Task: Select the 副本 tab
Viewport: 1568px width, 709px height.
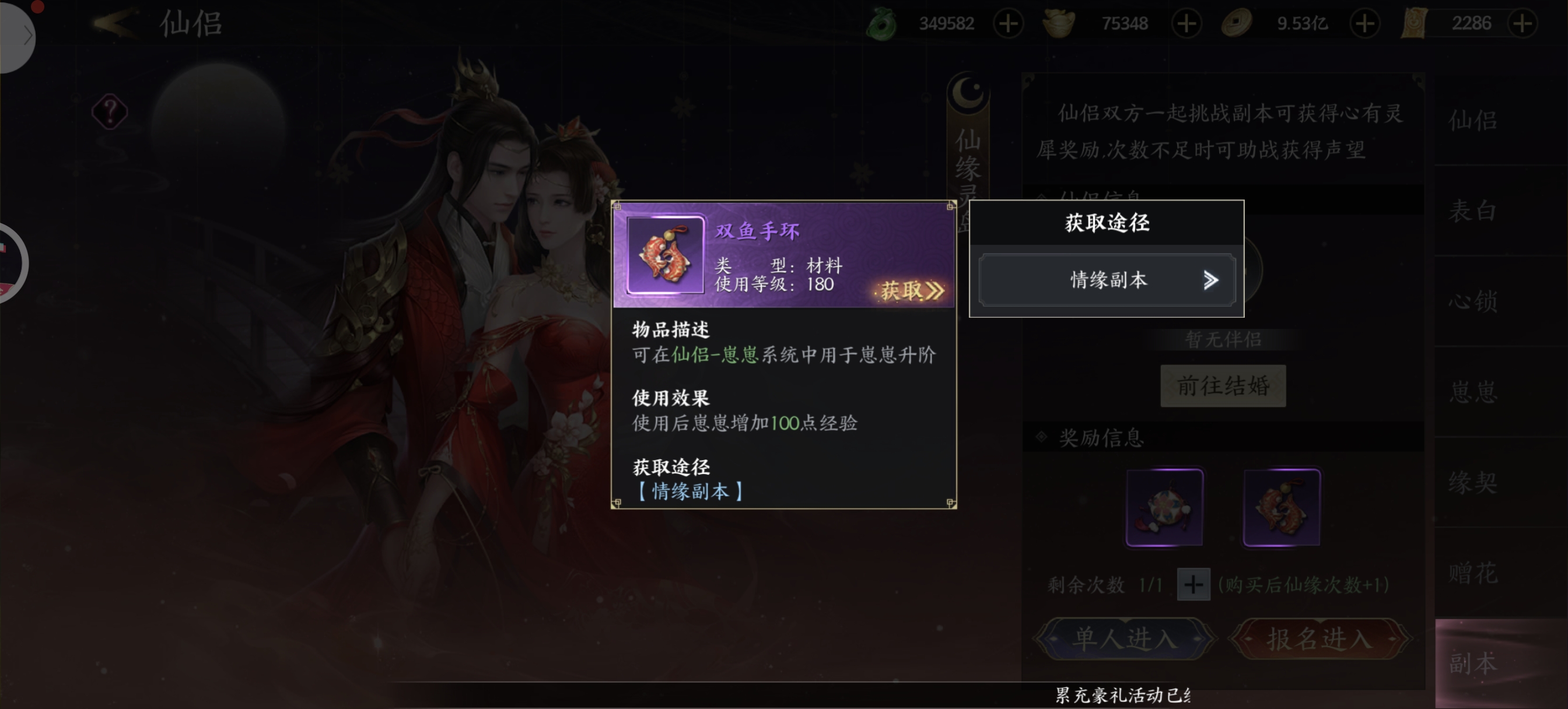Action: [1472, 663]
